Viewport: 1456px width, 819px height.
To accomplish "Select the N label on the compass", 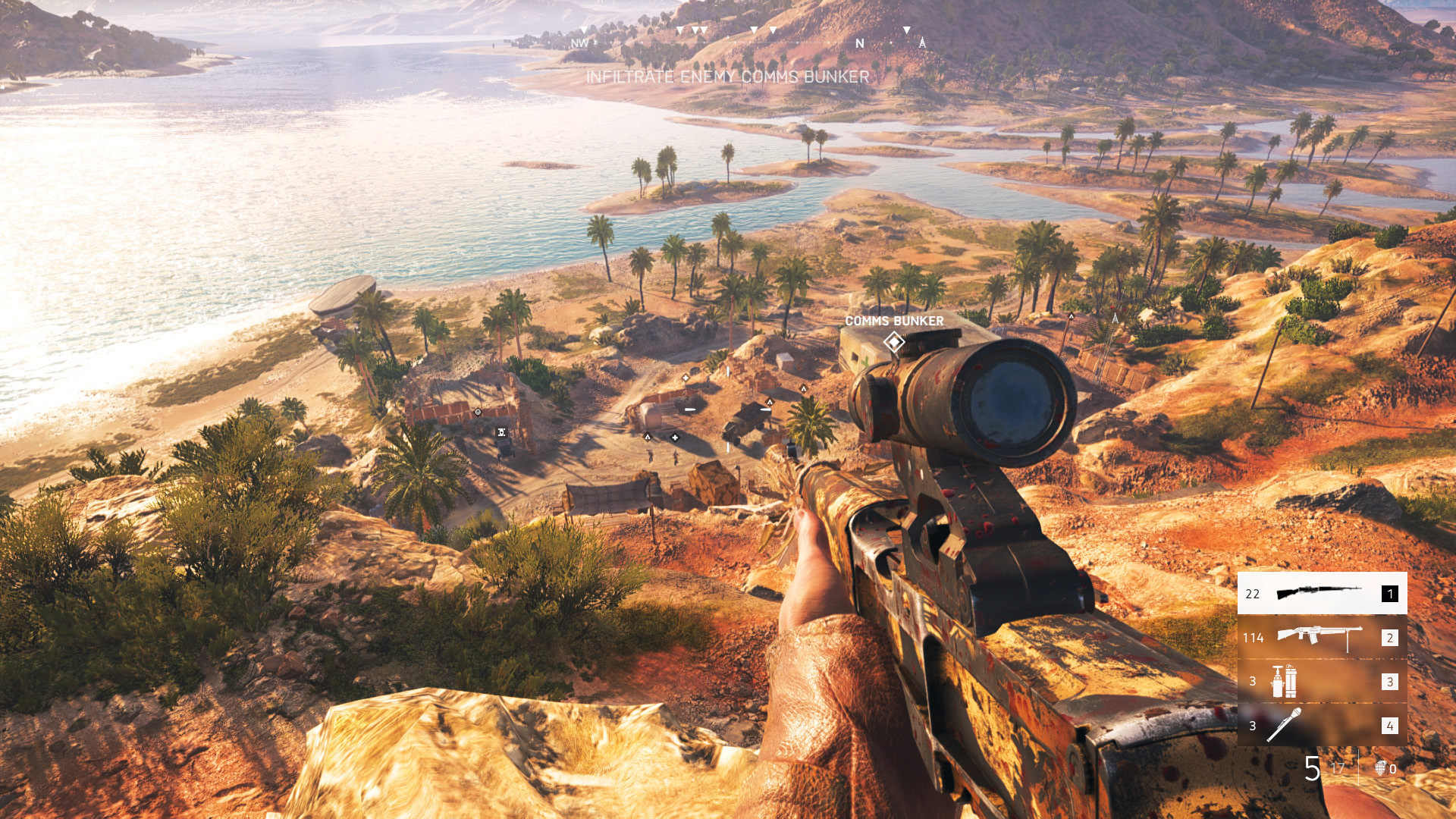I will (x=859, y=44).
